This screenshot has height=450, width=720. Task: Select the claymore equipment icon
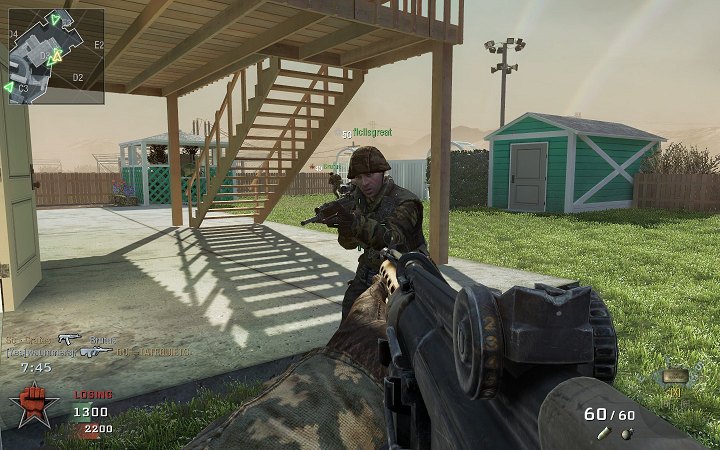675,376
